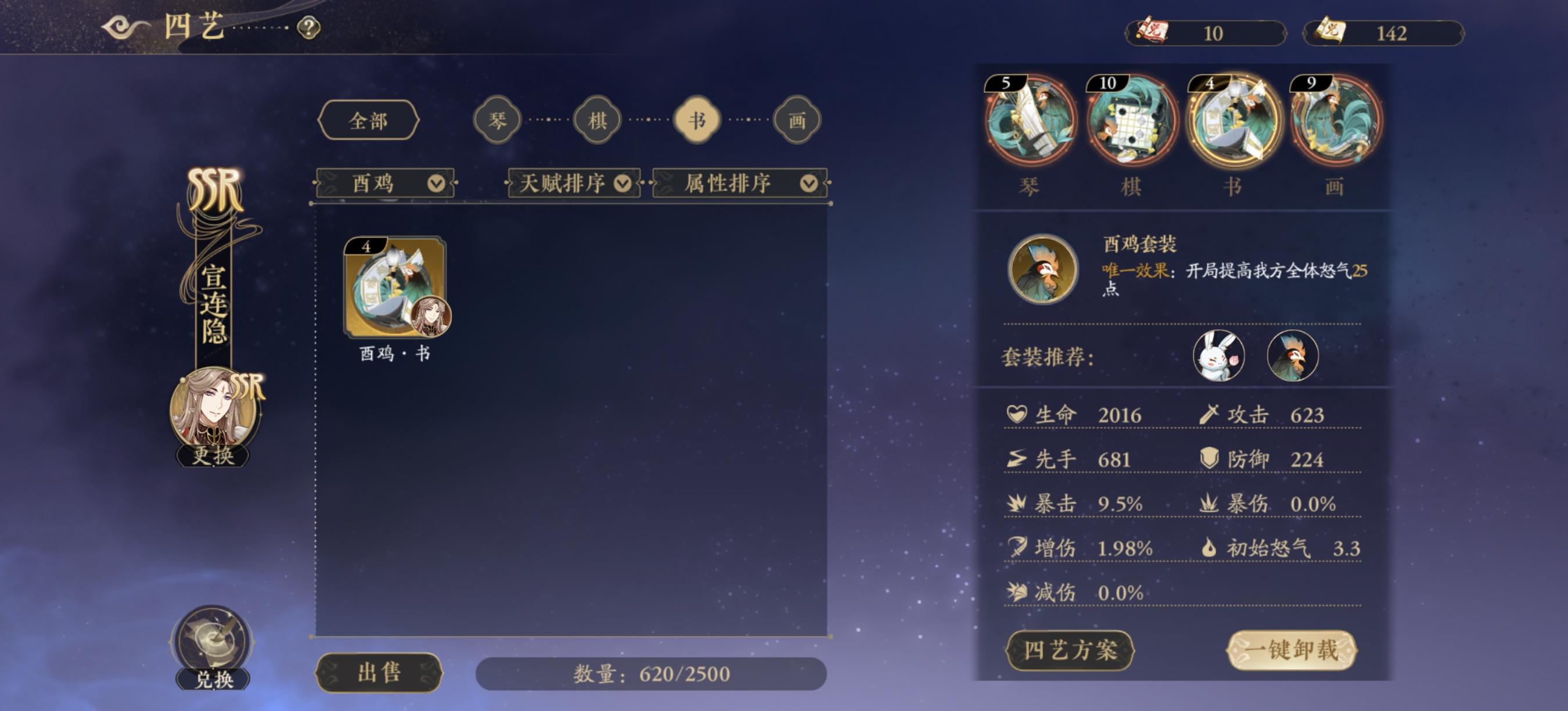The image size is (1568, 711).
Task: Switch to the 全部 filter tab
Action: coord(369,119)
